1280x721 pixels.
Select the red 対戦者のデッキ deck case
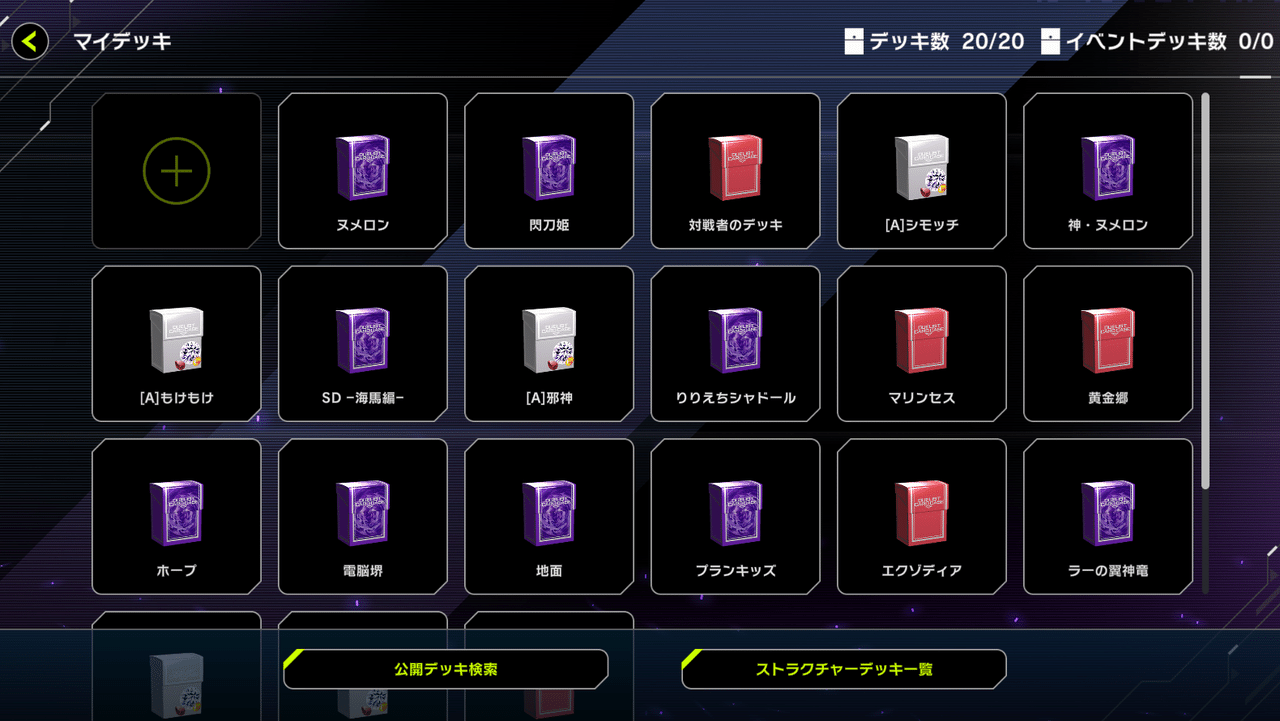(735, 170)
